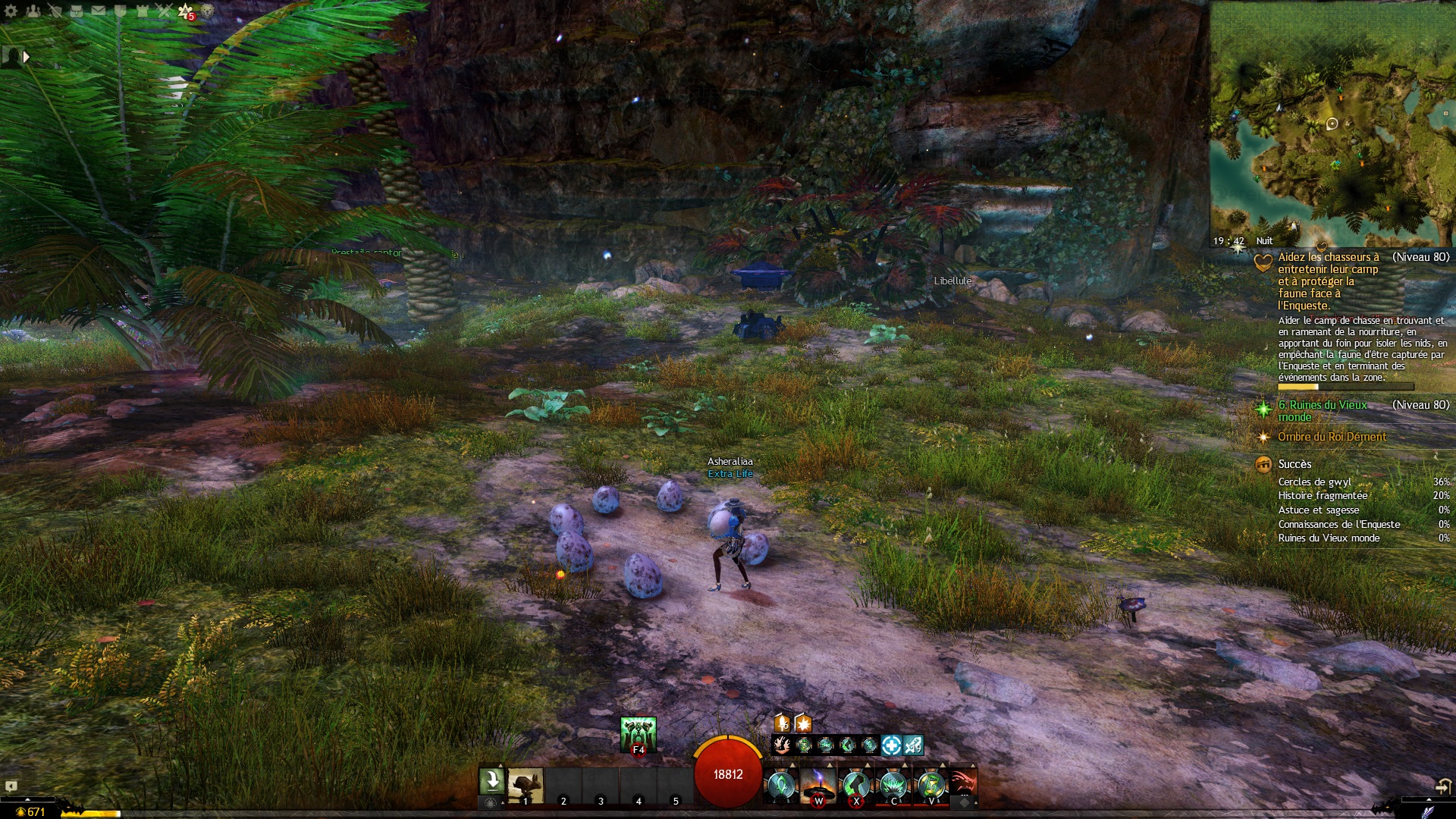The width and height of the screenshot is (1456, 819).
Task: Click the green drop-bundle arrow button
Action: click(491, 780)
